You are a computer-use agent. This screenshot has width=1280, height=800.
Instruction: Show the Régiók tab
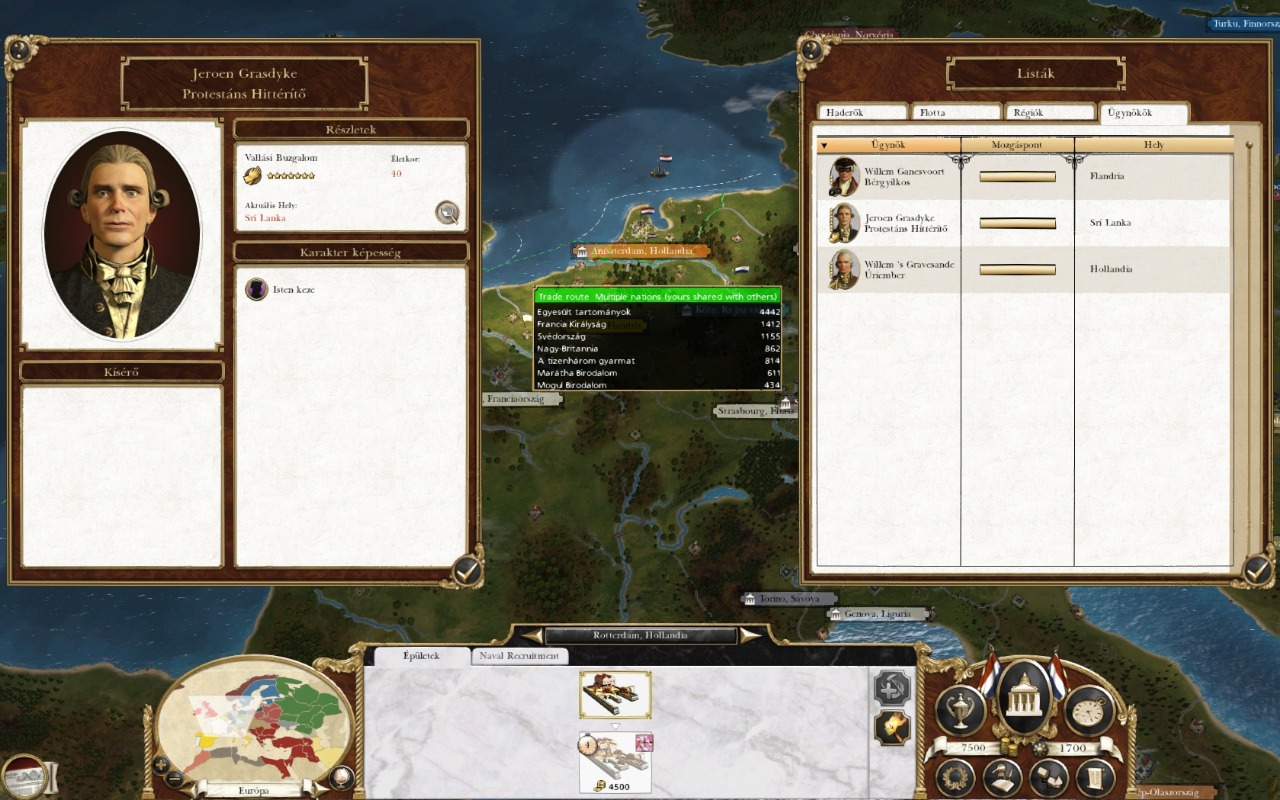1049,113
